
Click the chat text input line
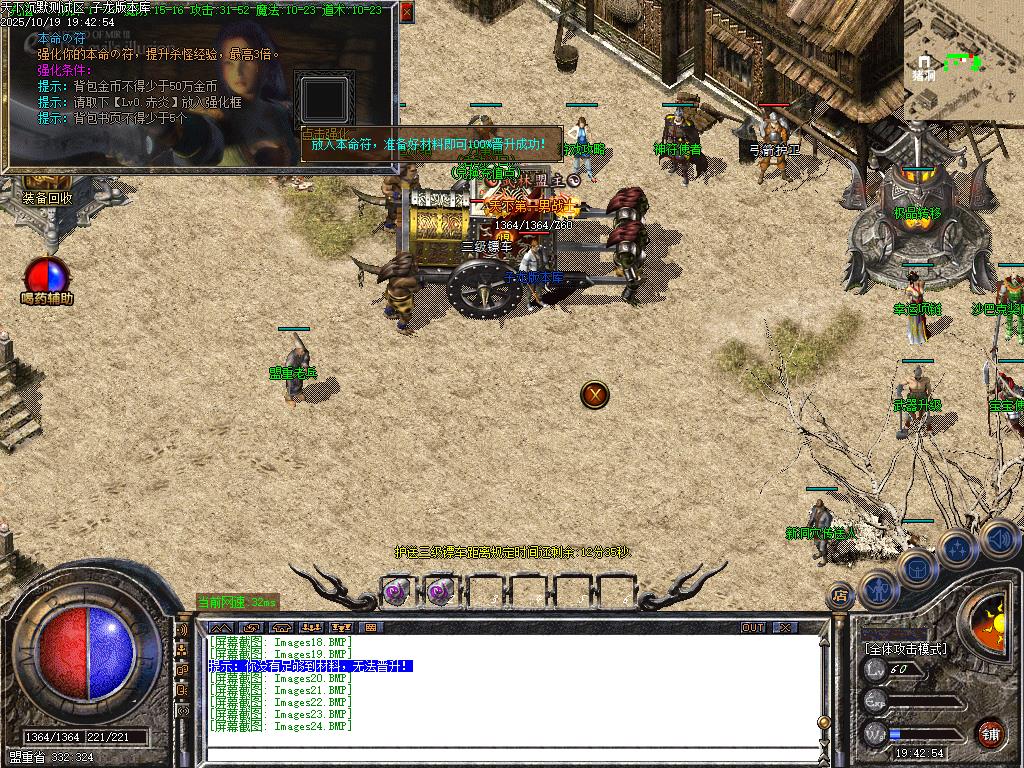[x=500, y=755]
